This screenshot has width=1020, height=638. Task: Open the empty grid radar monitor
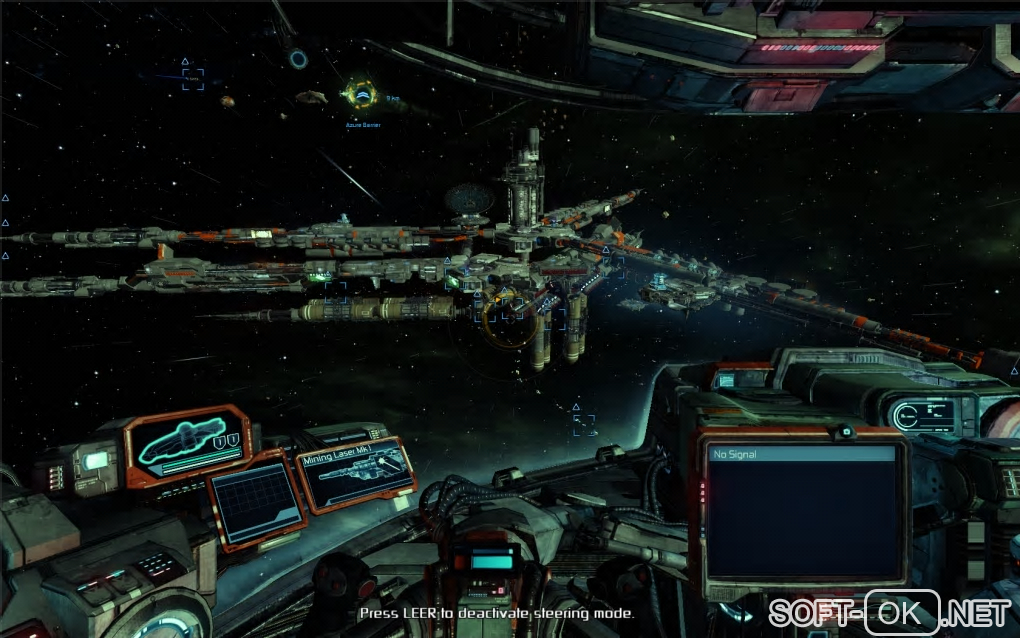tap(258, 504)
